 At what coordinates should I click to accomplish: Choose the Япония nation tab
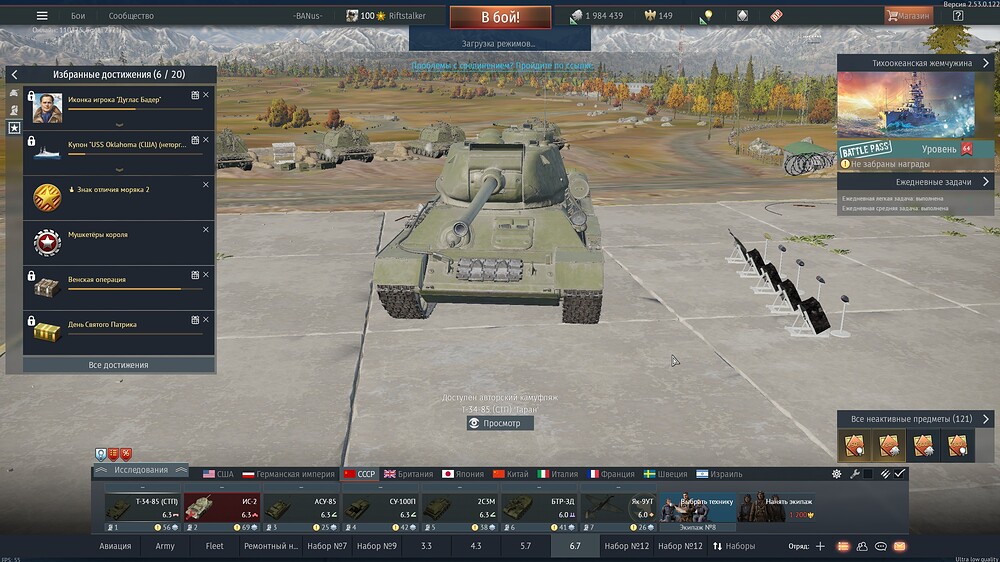pyautogui.click(x=462, y=474)
